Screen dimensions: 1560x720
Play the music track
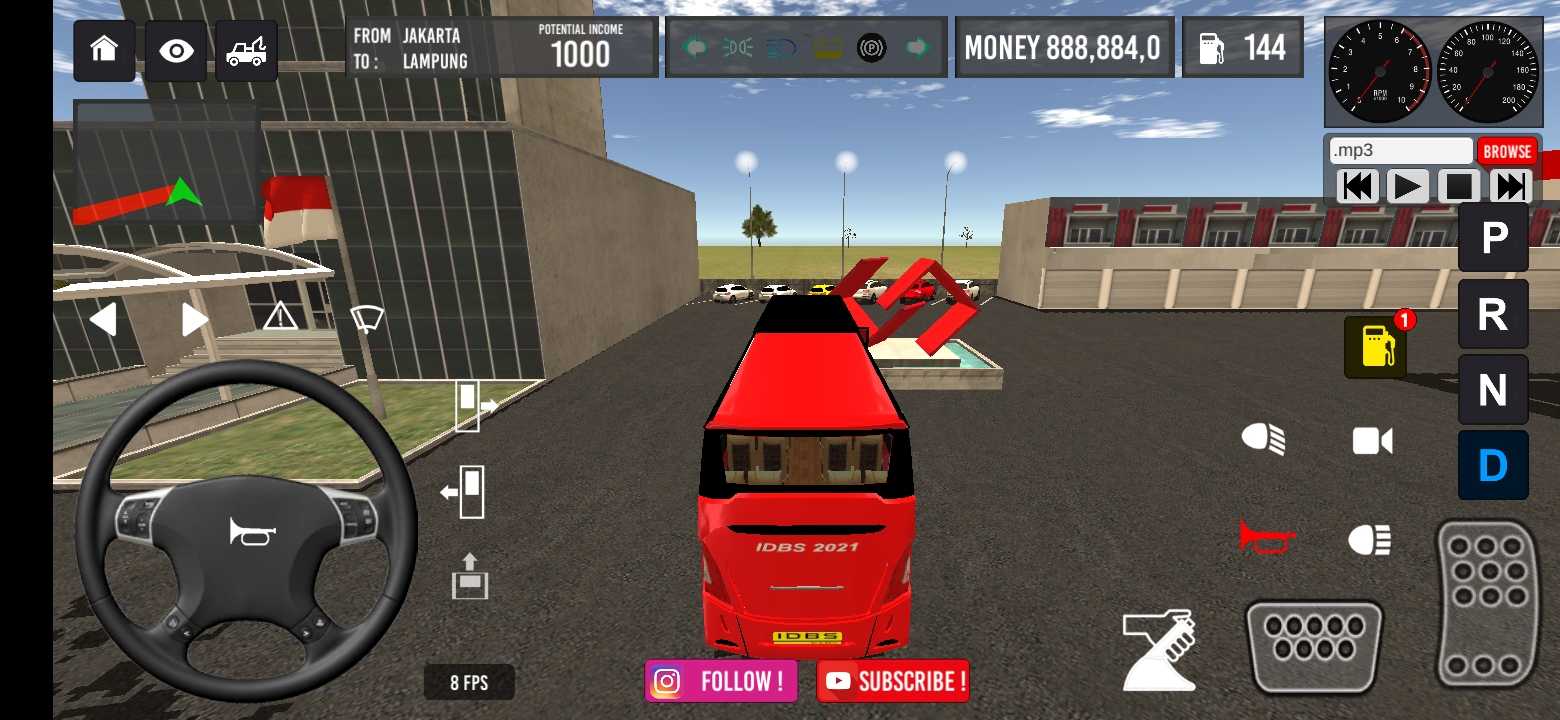pyautogui.click(x=1408, y=187)
